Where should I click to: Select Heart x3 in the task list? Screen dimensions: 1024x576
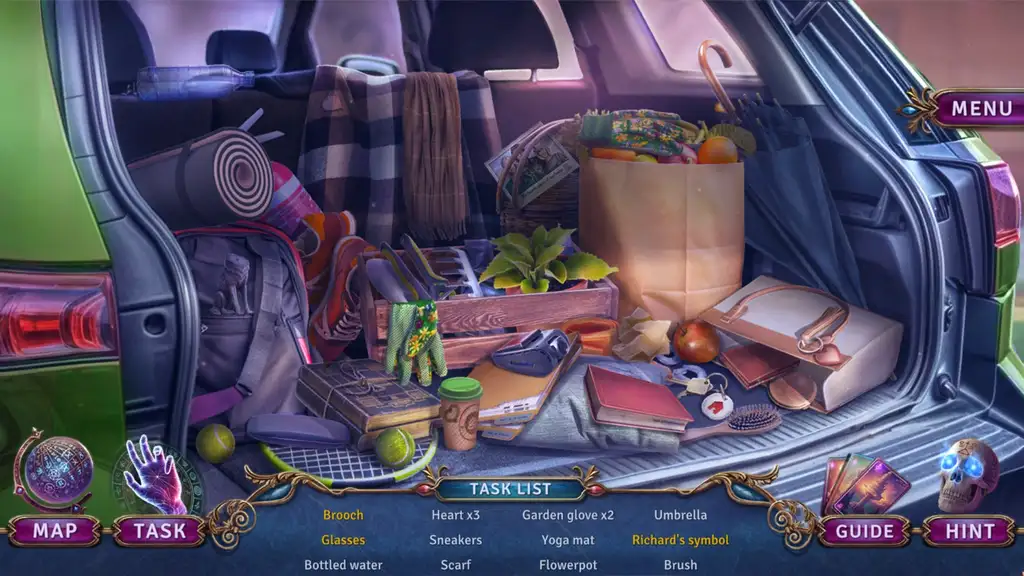pyautogui.click(x=455, y=515)
